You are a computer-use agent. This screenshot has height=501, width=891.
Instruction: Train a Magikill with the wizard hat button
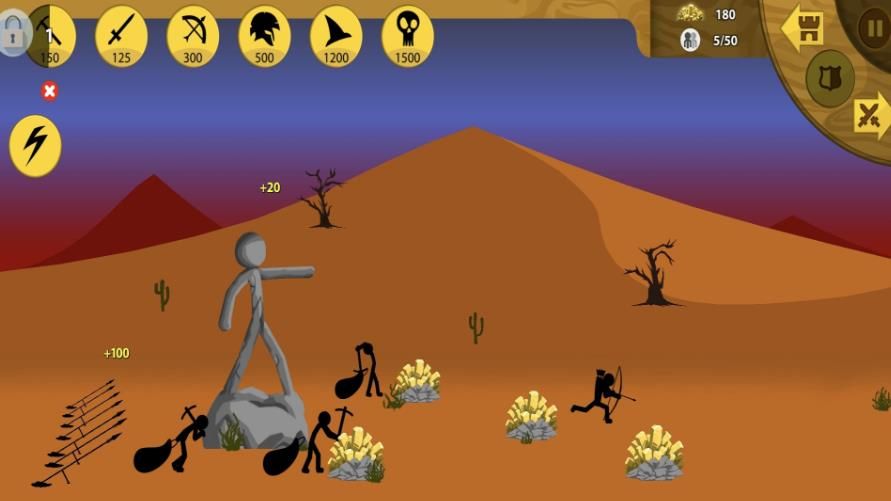click(x=336, y=37)
